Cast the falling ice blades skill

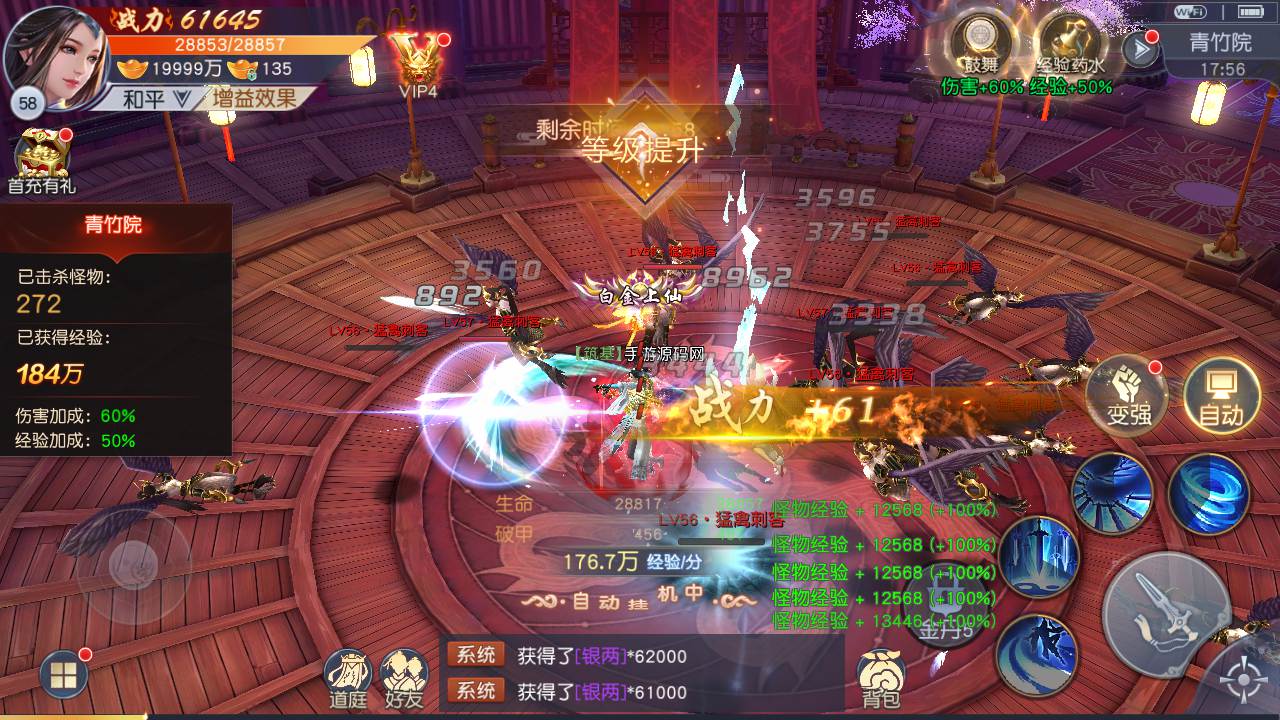1038,556
